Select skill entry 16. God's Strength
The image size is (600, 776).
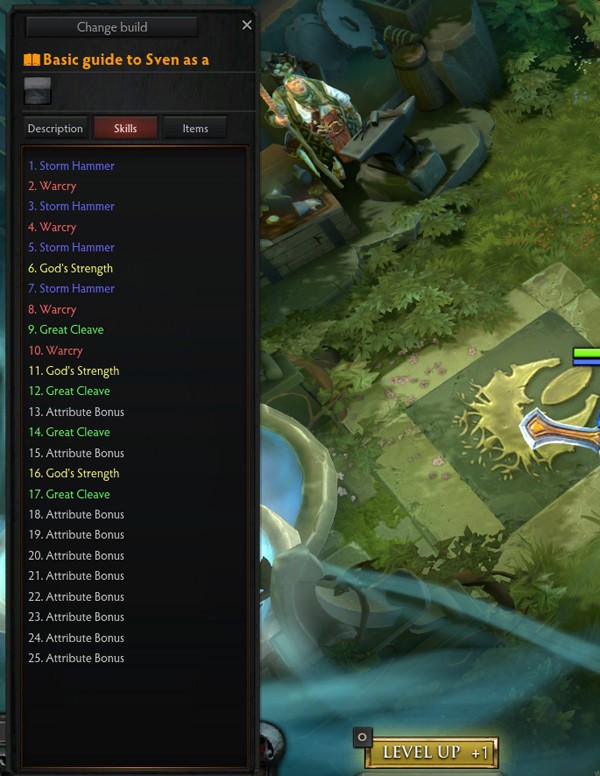[73, 473]
